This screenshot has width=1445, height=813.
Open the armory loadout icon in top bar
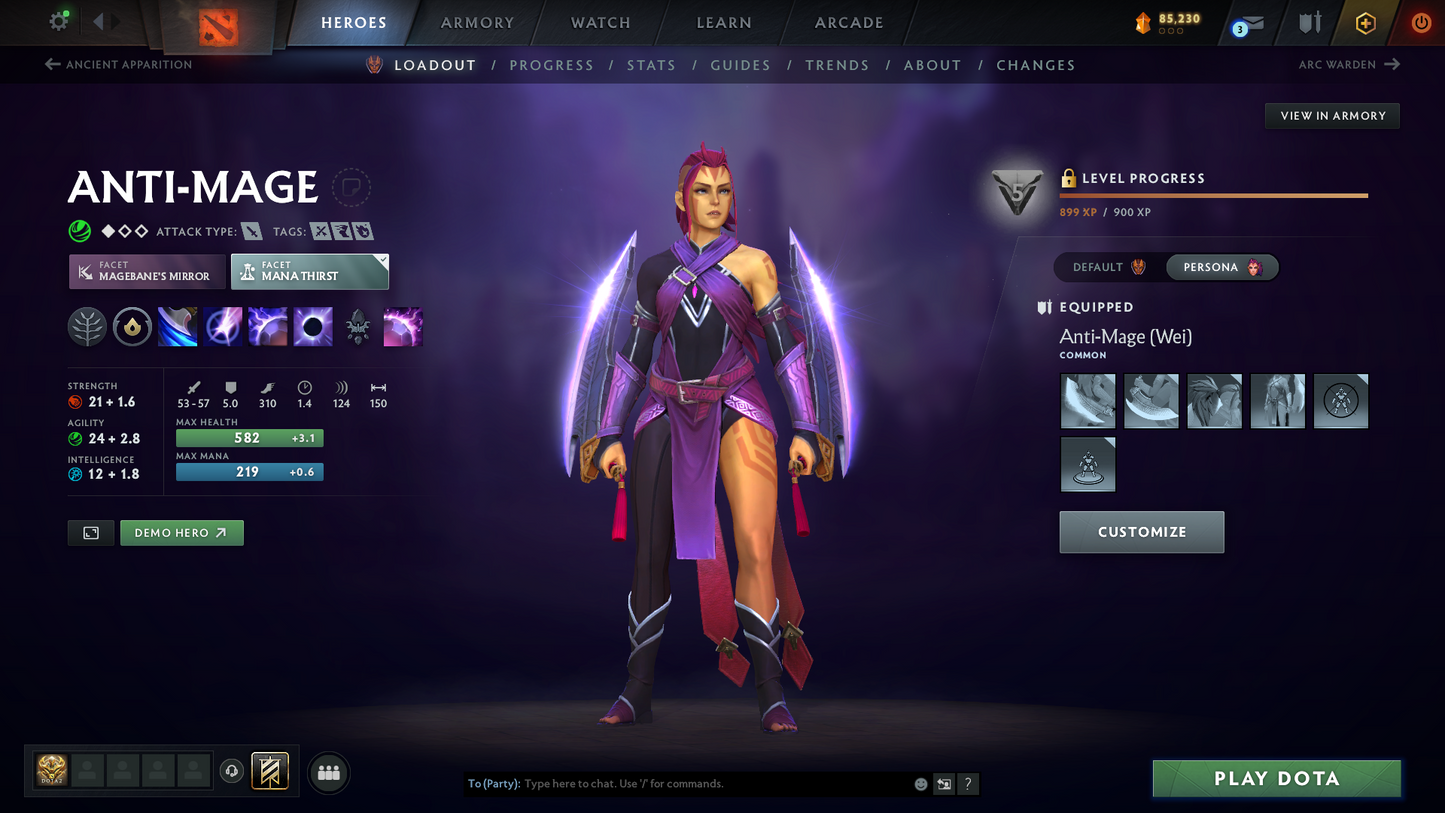point(1310,22)
